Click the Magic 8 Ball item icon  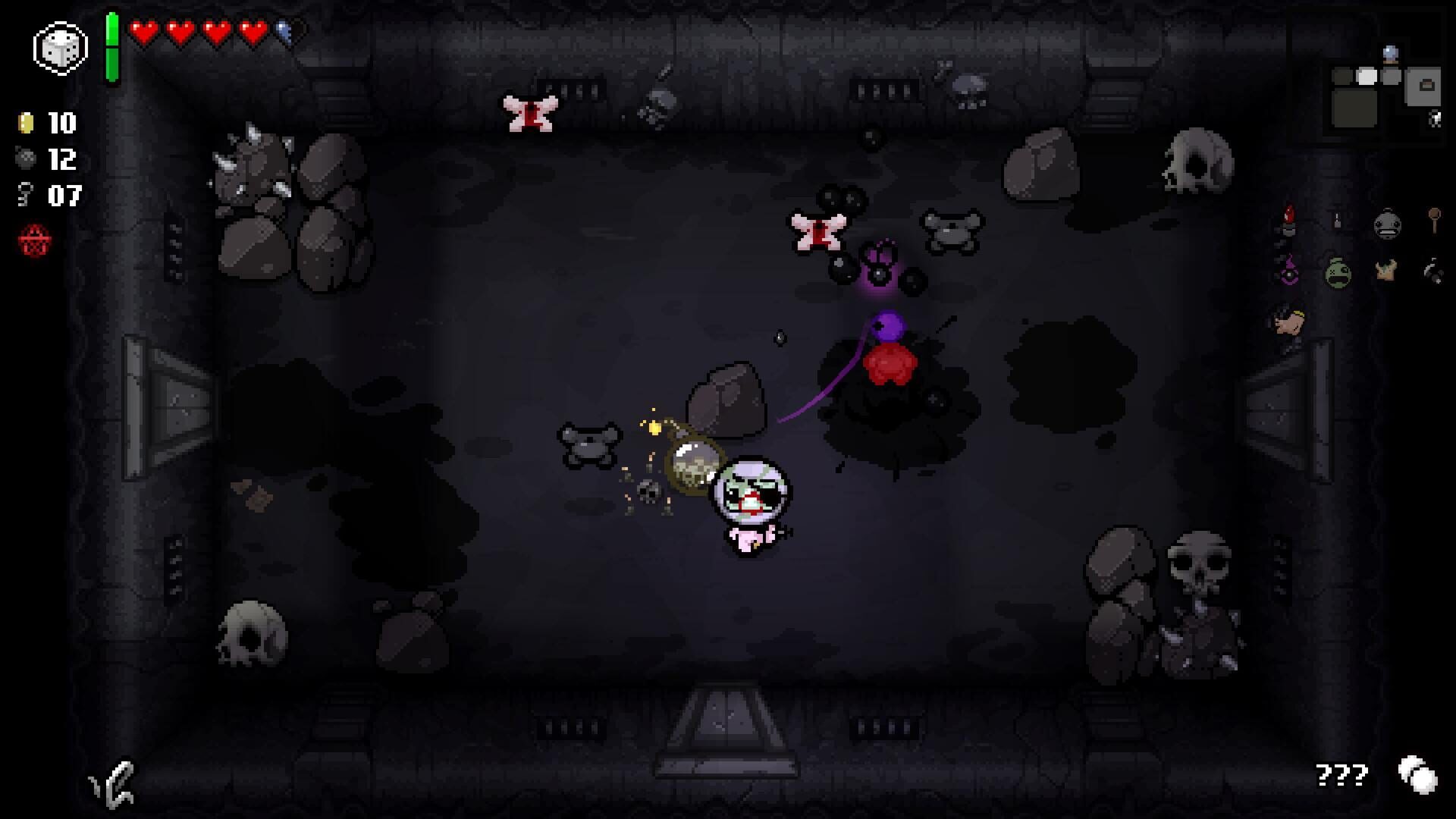1289,271
